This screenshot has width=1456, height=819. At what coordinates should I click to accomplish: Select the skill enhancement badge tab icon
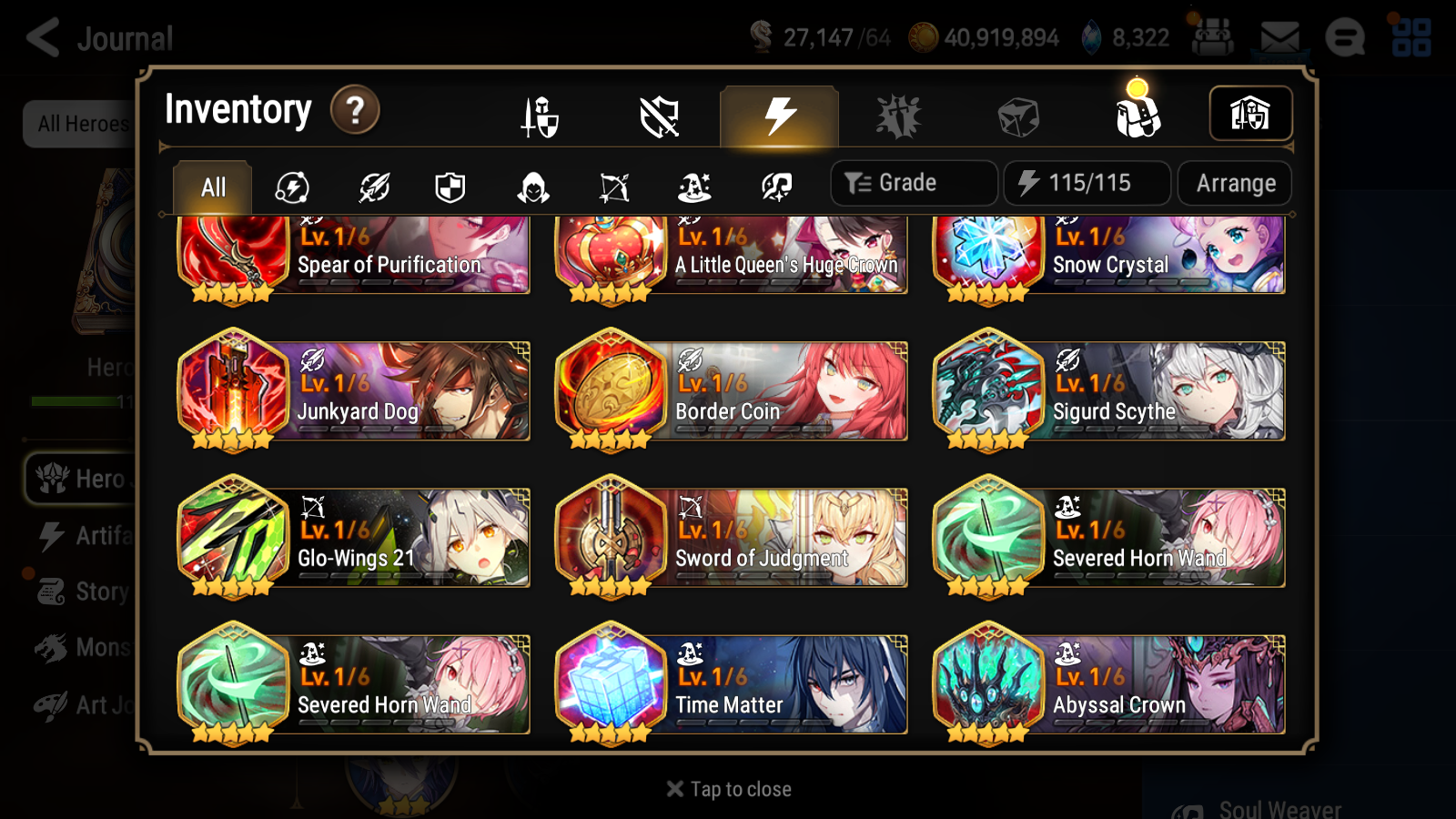898,116
